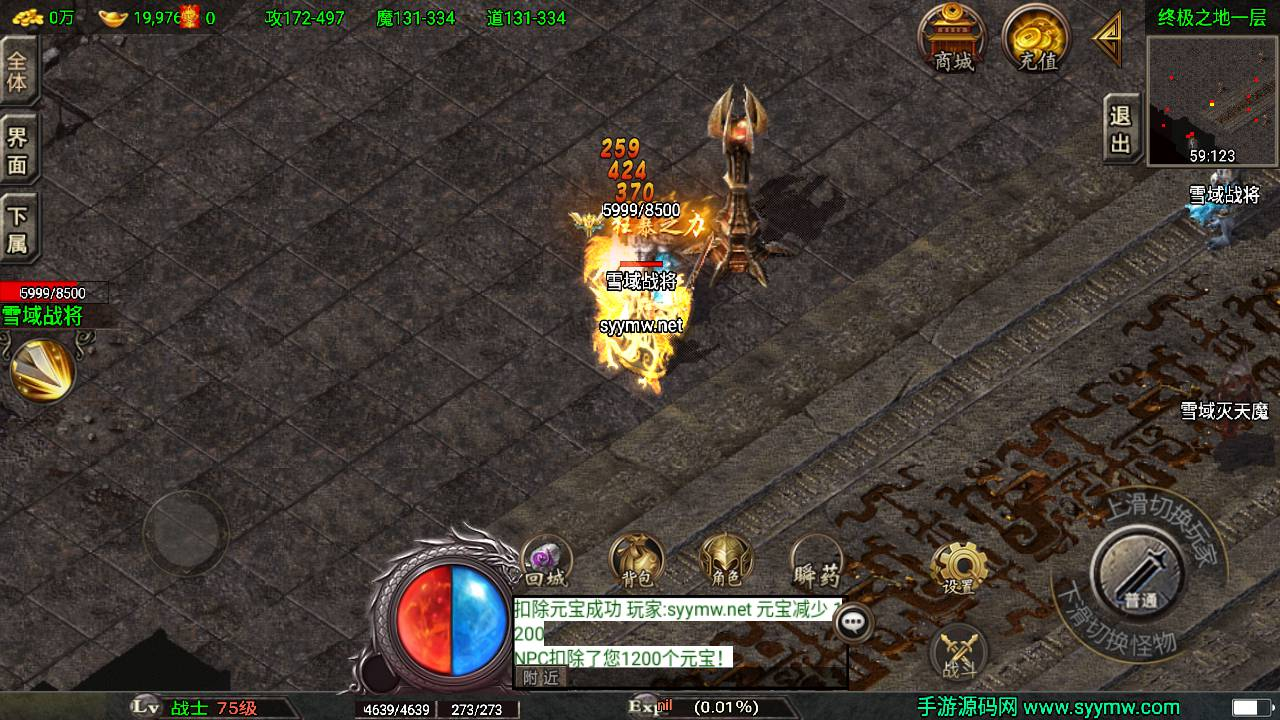Open the 角色 character sheet
This screenshot has height=720, width=1280.
tap(726, 562)
